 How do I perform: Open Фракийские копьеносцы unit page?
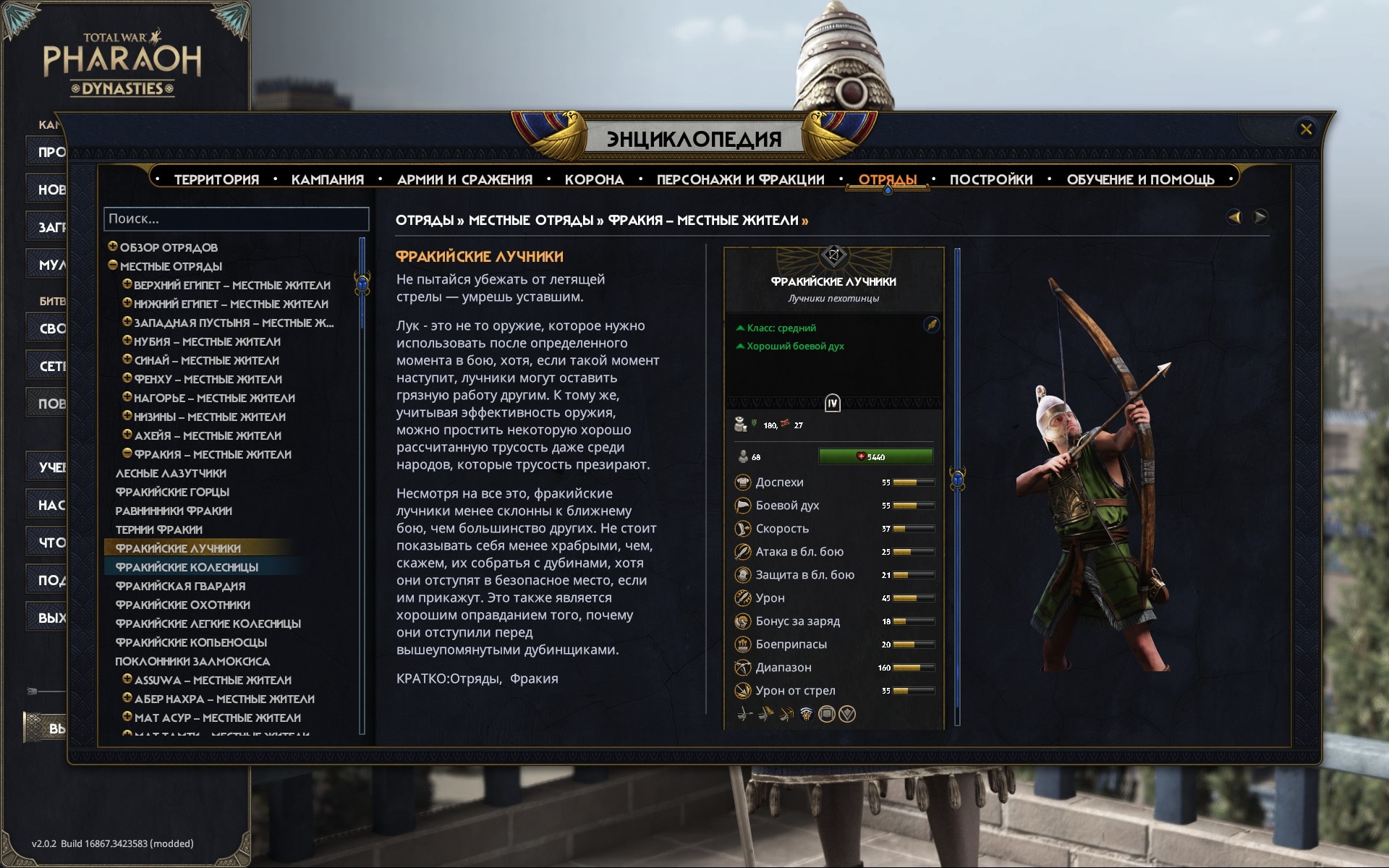[x=191, y=642]
